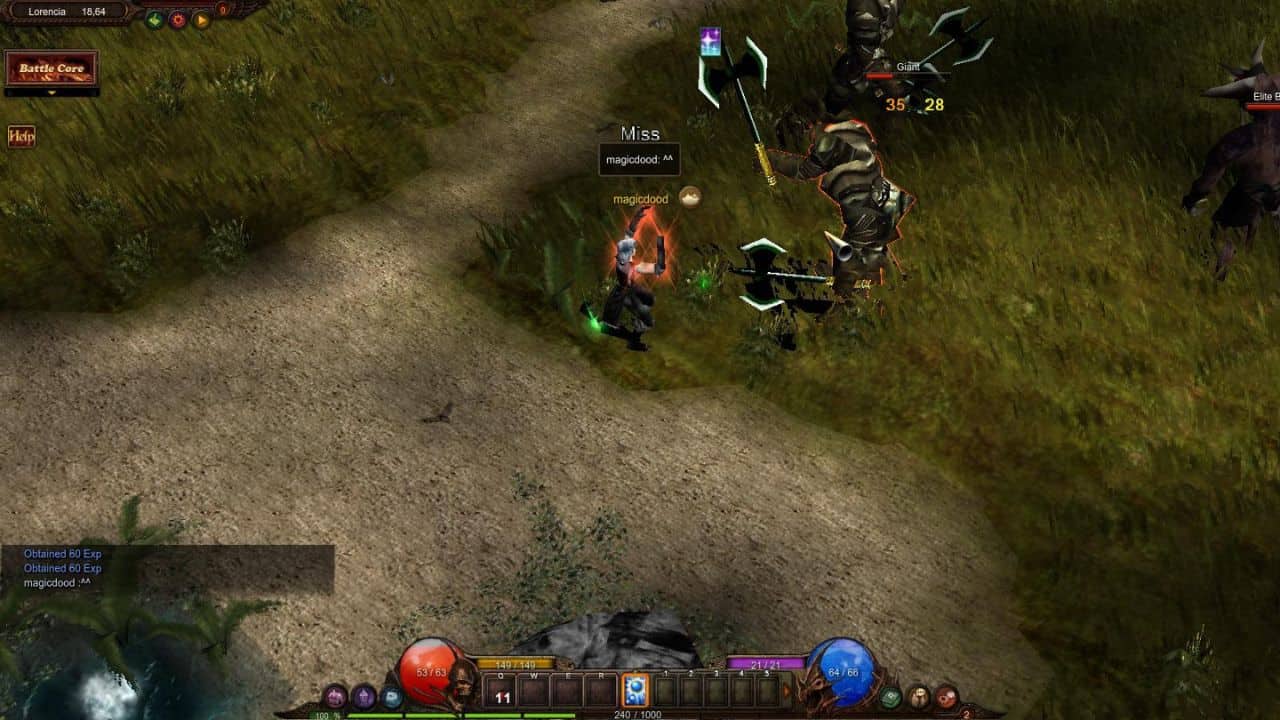Click the purple crystal round icon

pos(364,696)
